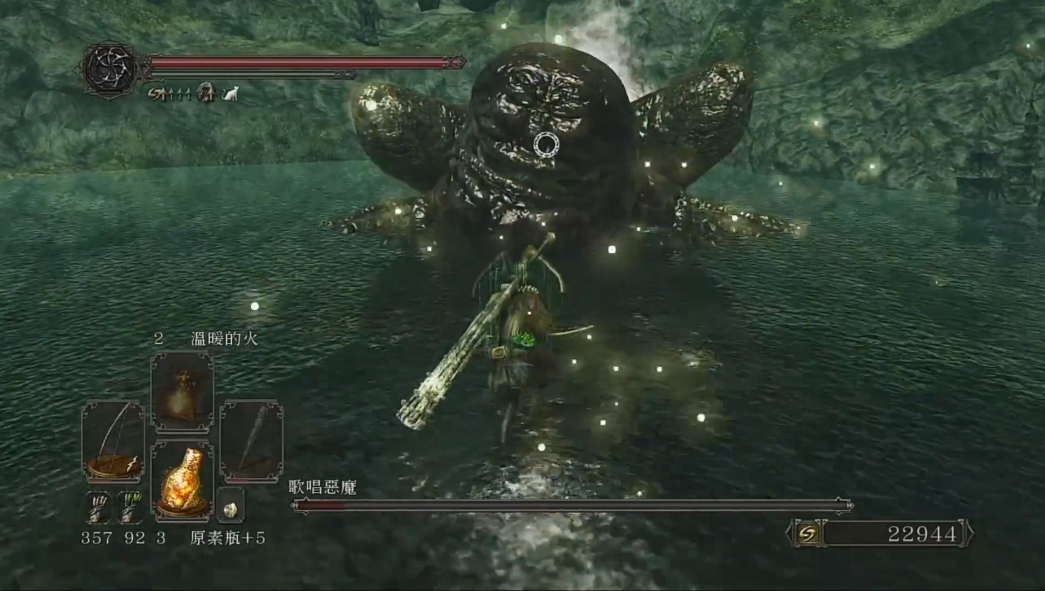Image resolution: width=1045 pixels, height=591 pixels.
Task: Click the small stone item slot
Action: 230,507
